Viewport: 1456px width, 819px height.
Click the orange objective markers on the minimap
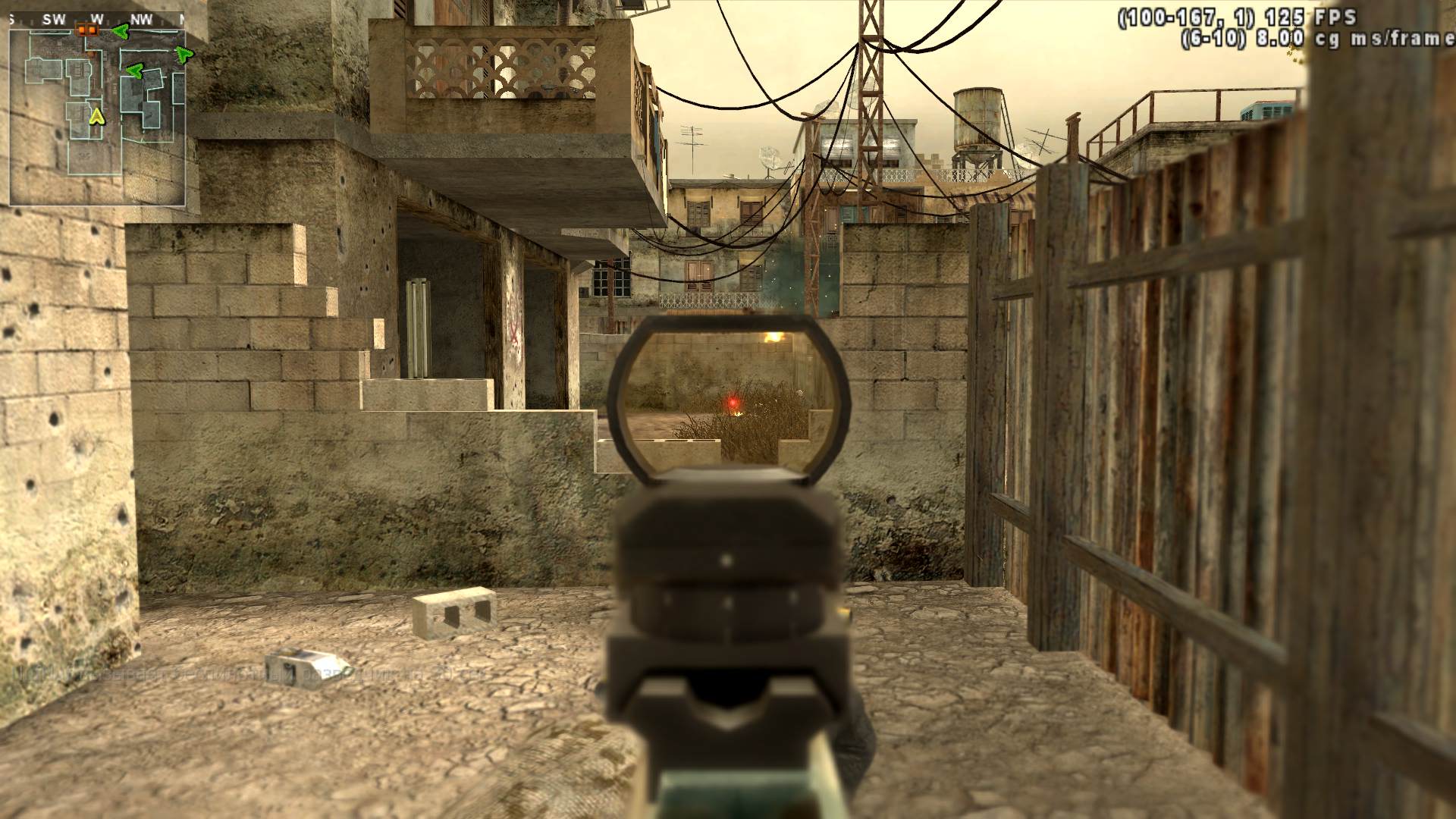tap(87, 30)
